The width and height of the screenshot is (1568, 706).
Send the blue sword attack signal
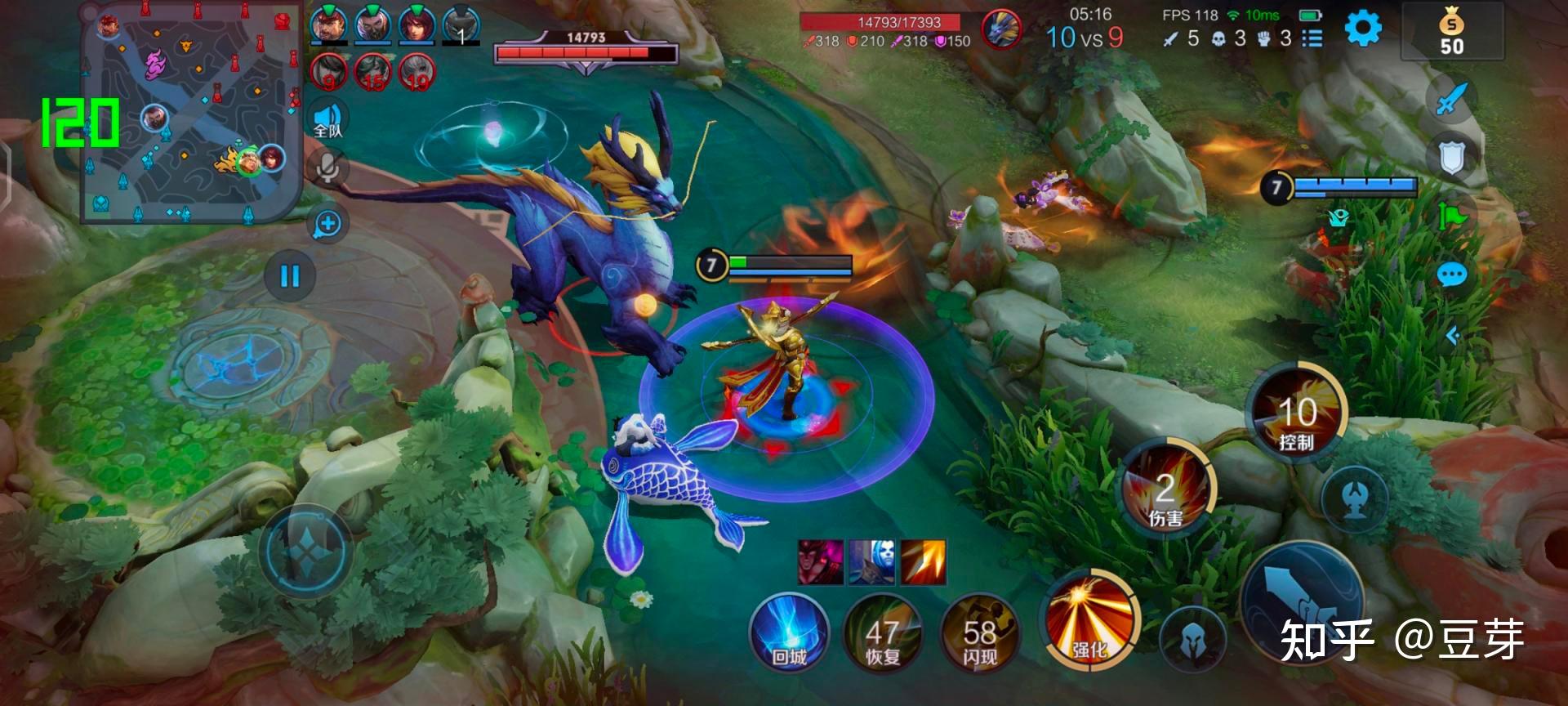click(x=1452, y=100)
